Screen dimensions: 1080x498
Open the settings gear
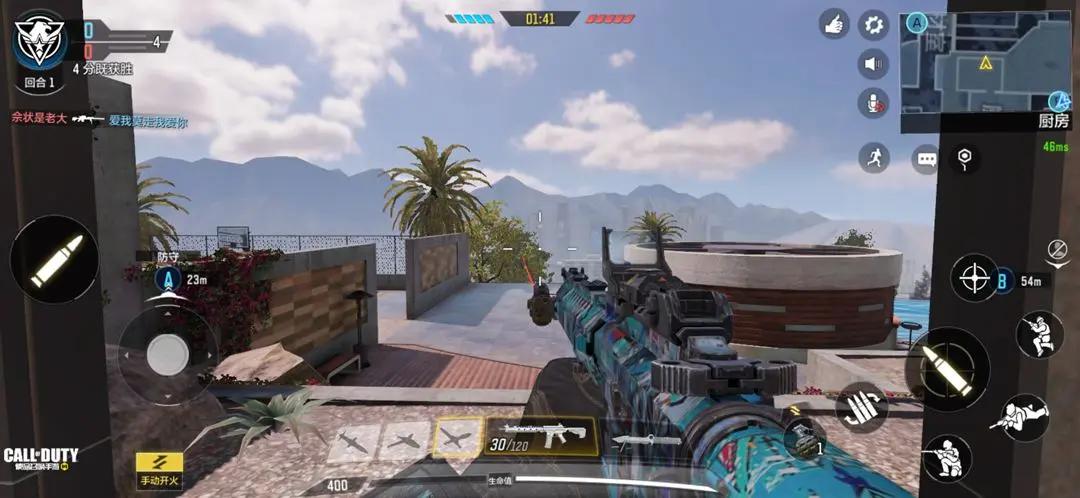pyautogui.click(x=873, y=24)
